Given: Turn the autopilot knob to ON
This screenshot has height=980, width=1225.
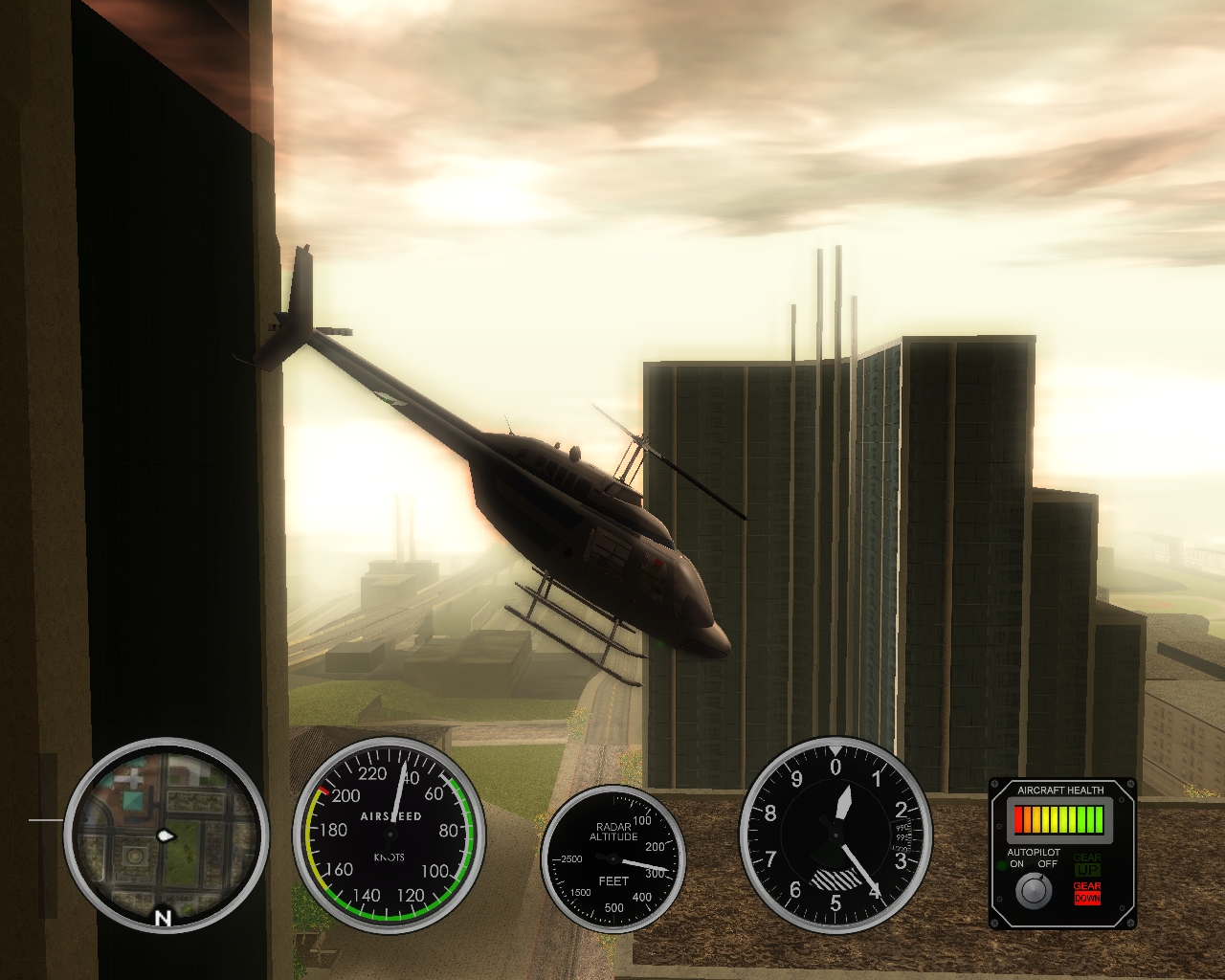Looking at the screenshot, I should click(1016, 864).
